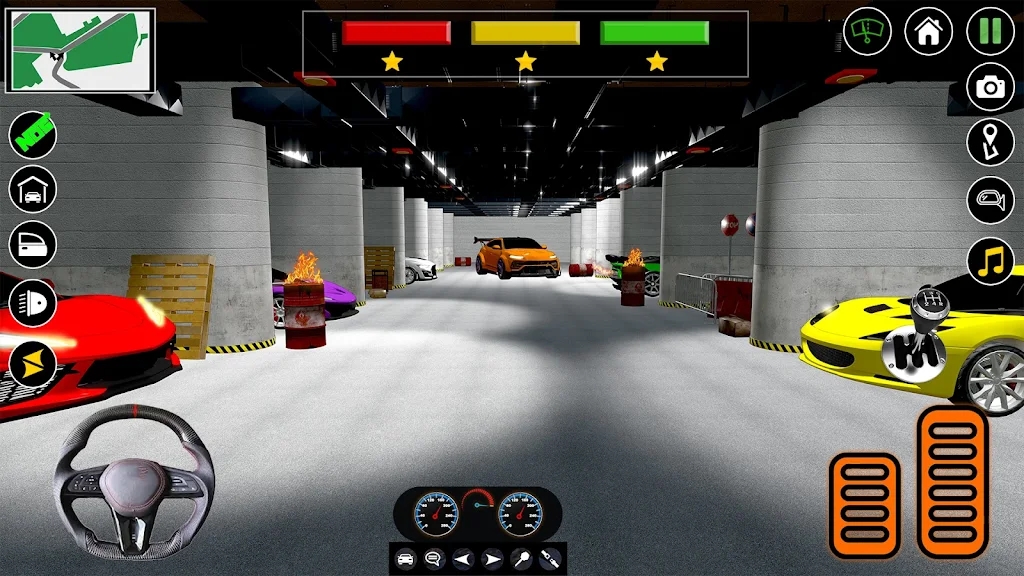Viewport: 1024px width, 576px height.
Task: Toggle the windshield wipers
Action: pyautogui.click(x=867, y=31)
